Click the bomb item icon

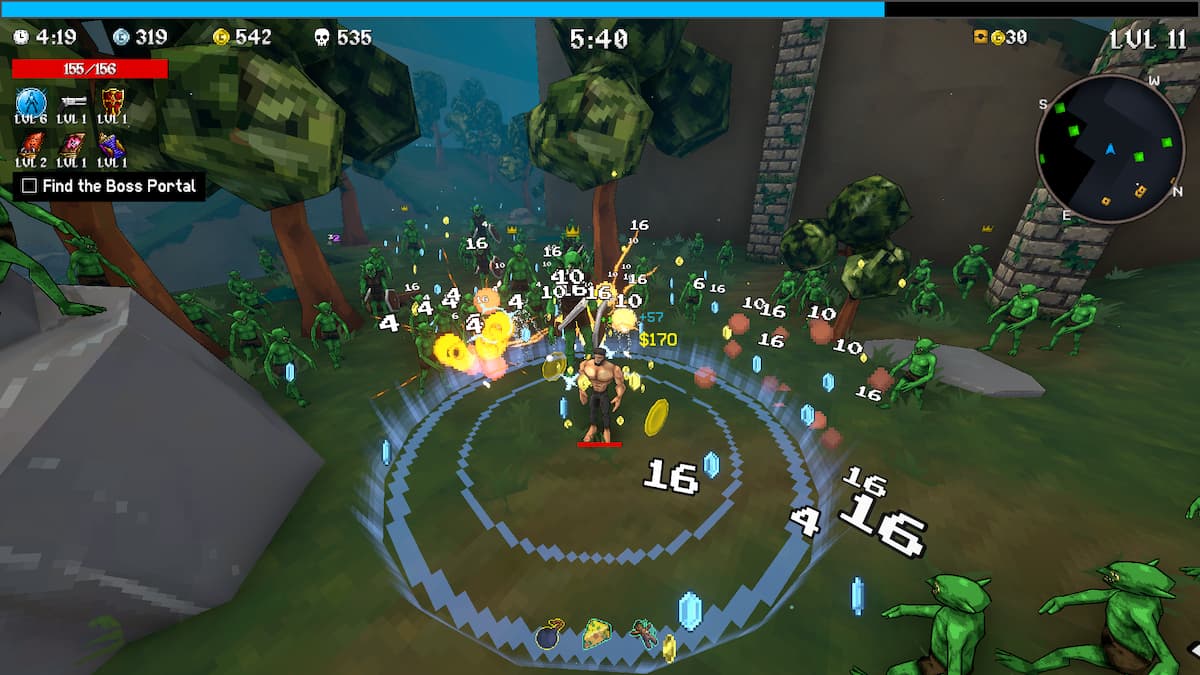click(550, 634)
